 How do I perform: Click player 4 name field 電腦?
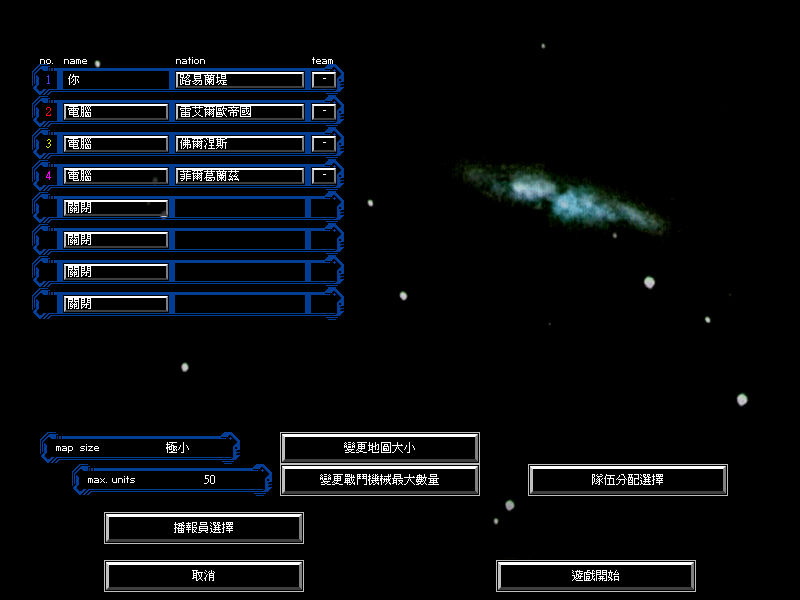[116, 176]
